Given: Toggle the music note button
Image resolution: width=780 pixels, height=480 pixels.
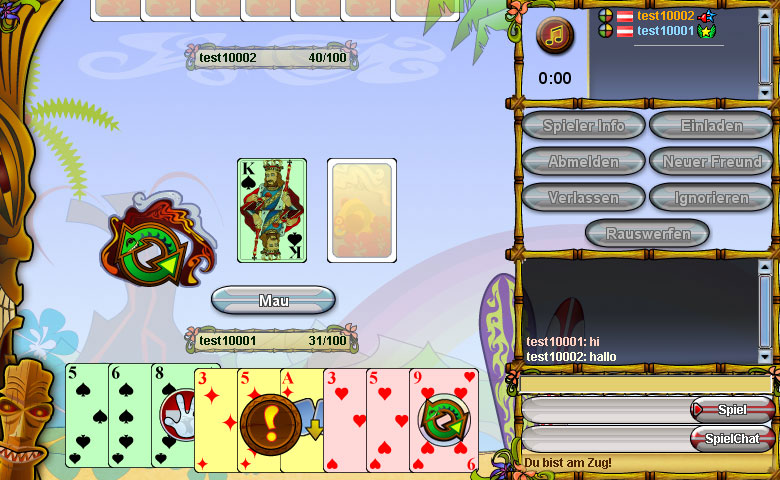Looking at the screenshot, I should (x=555, y=36).
